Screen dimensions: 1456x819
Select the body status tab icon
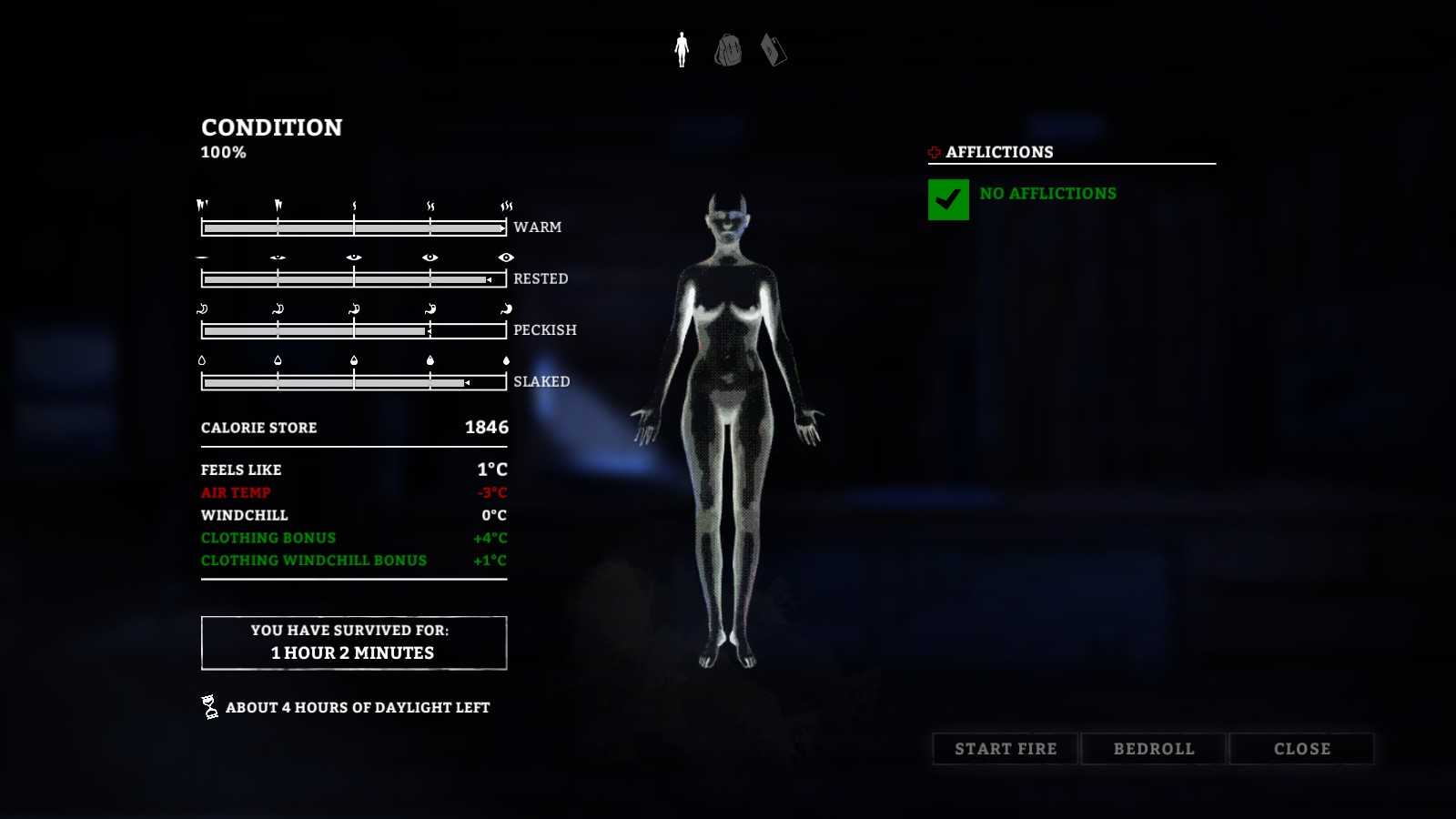coord(682,50)
